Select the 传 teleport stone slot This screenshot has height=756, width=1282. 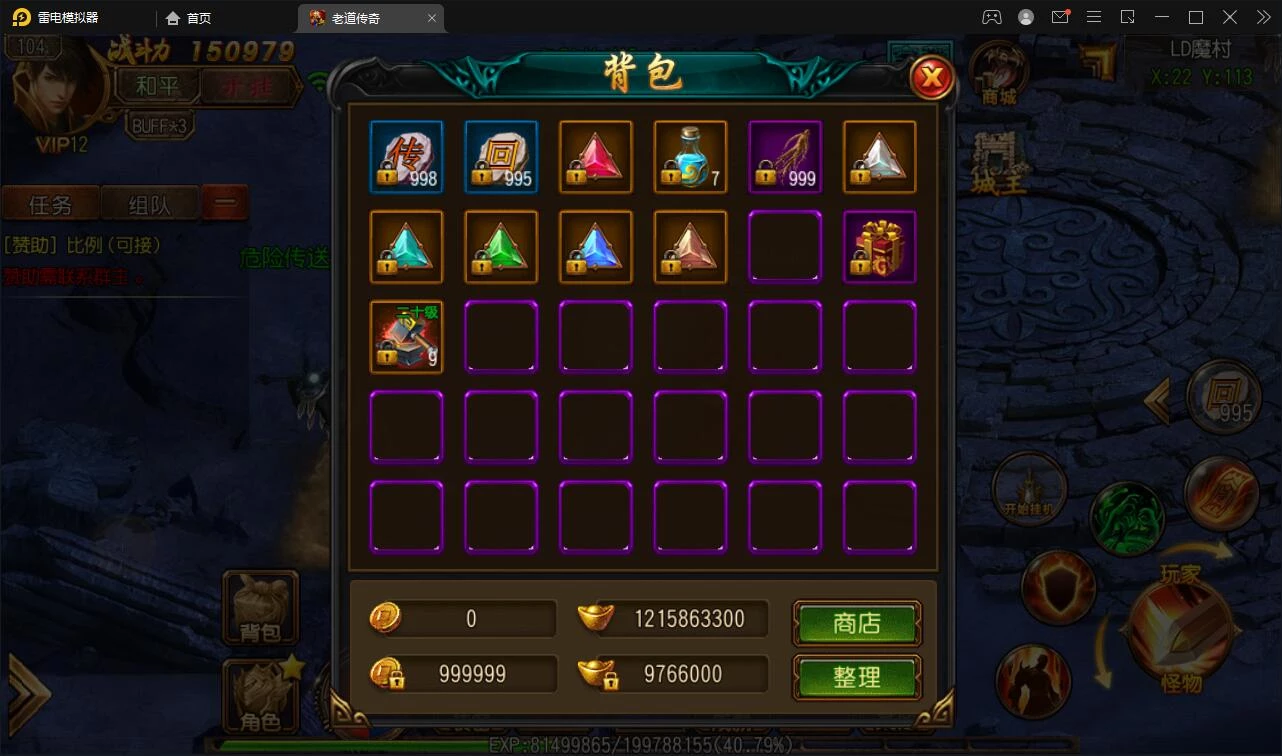tap(406, 157)
